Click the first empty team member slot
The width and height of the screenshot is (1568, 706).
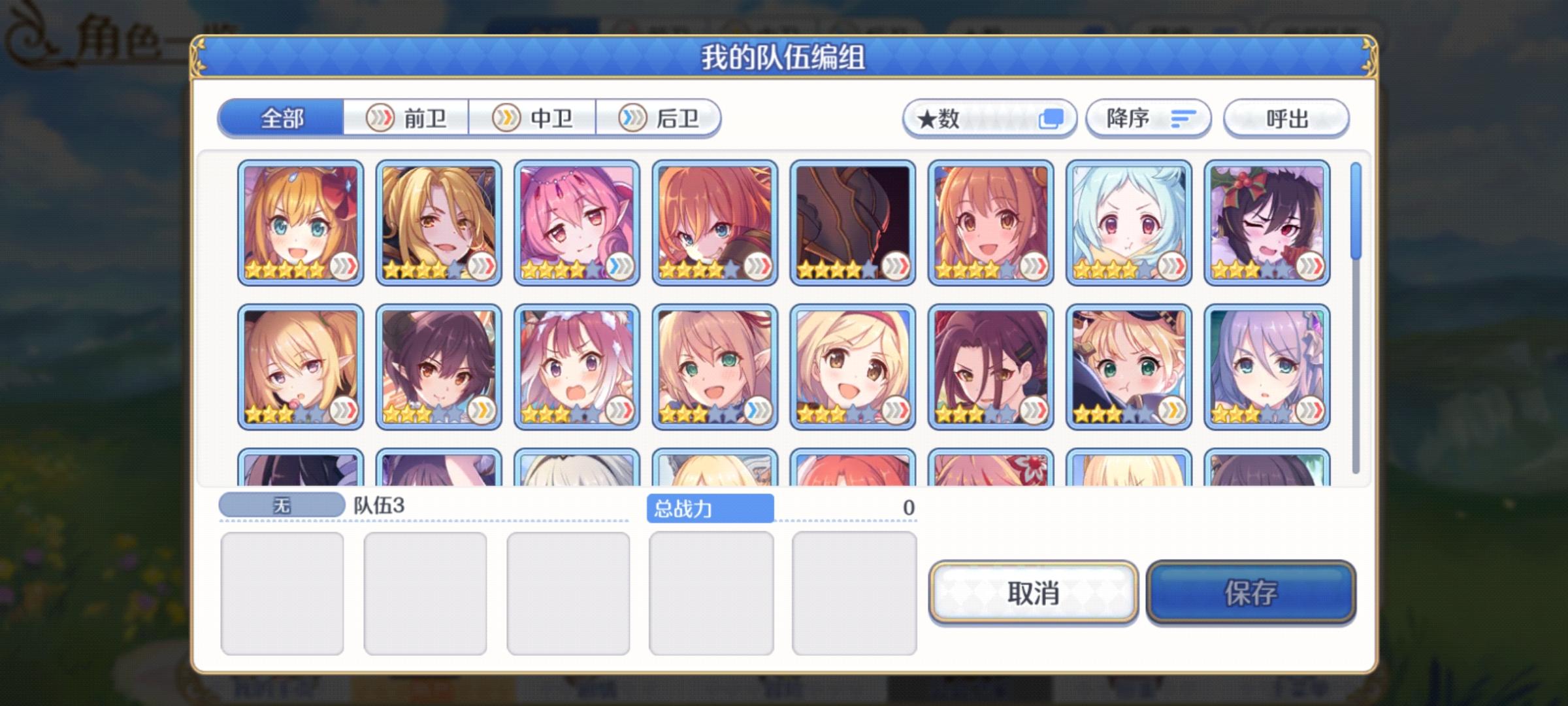point(282,592)
